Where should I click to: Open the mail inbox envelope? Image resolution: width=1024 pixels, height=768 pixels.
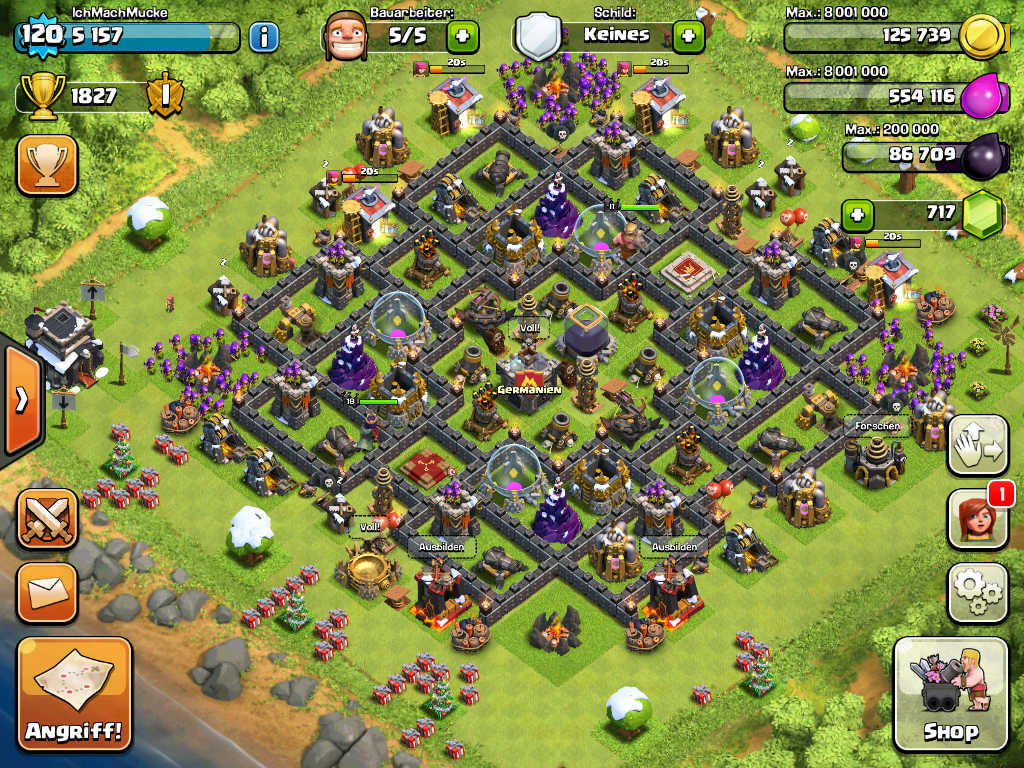click(x=46, y=593)
